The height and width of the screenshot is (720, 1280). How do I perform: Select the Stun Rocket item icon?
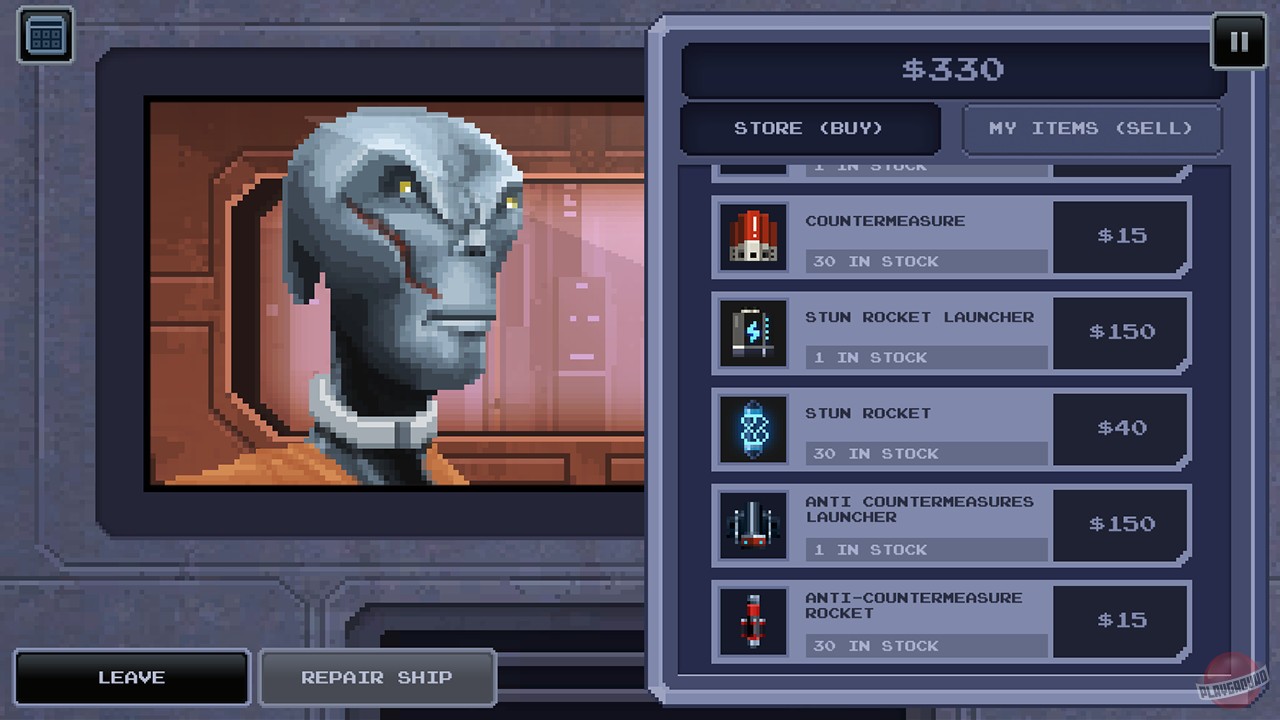[x=753, y=429]
